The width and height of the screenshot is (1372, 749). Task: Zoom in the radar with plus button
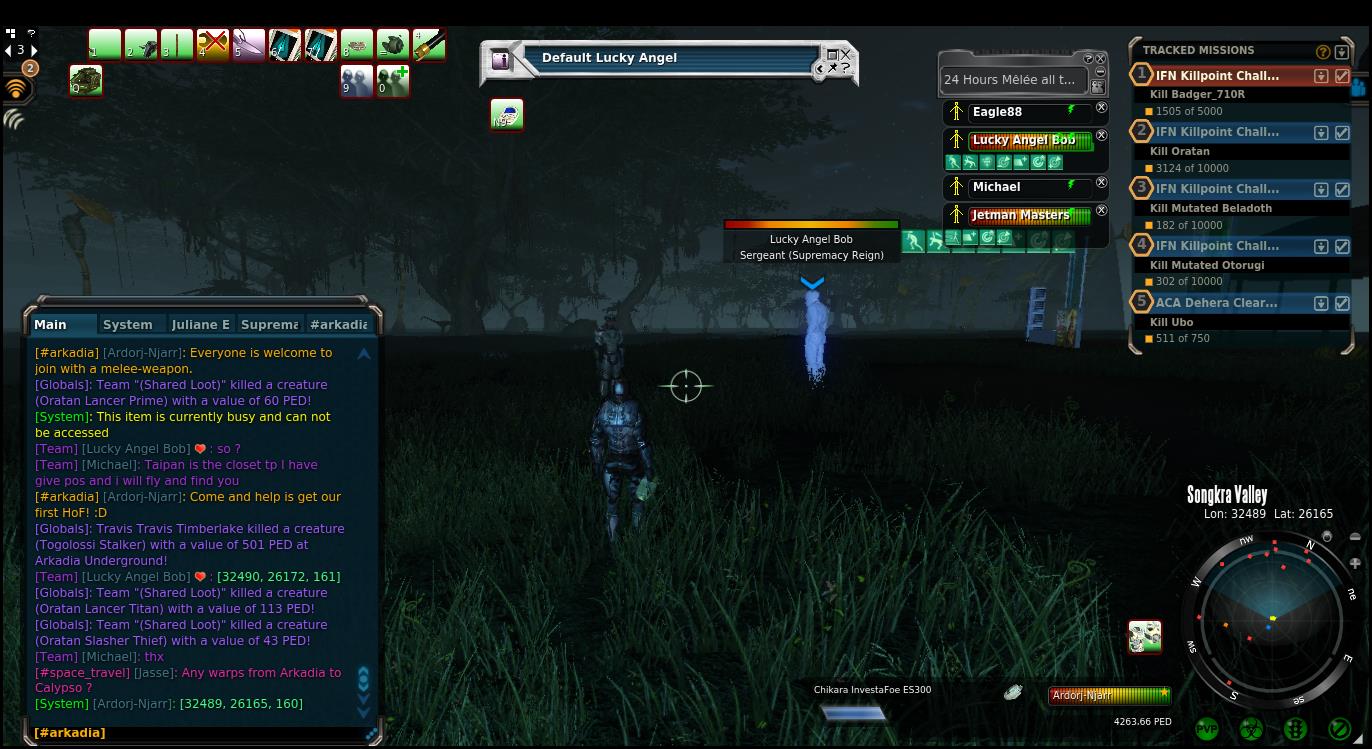pyautogui.click(x=1355, y=564)
